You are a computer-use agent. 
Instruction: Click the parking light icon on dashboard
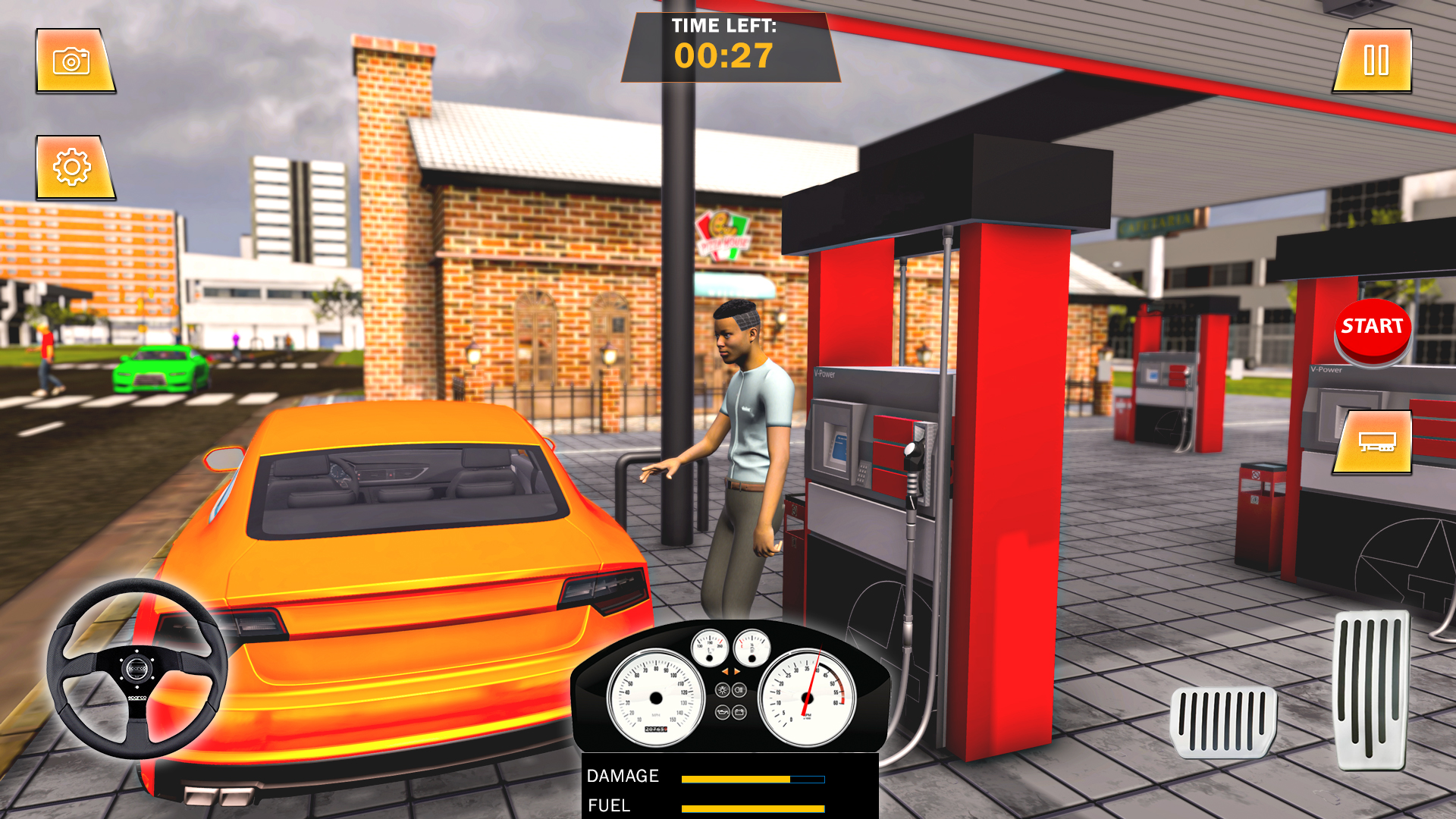coord(723,689)
